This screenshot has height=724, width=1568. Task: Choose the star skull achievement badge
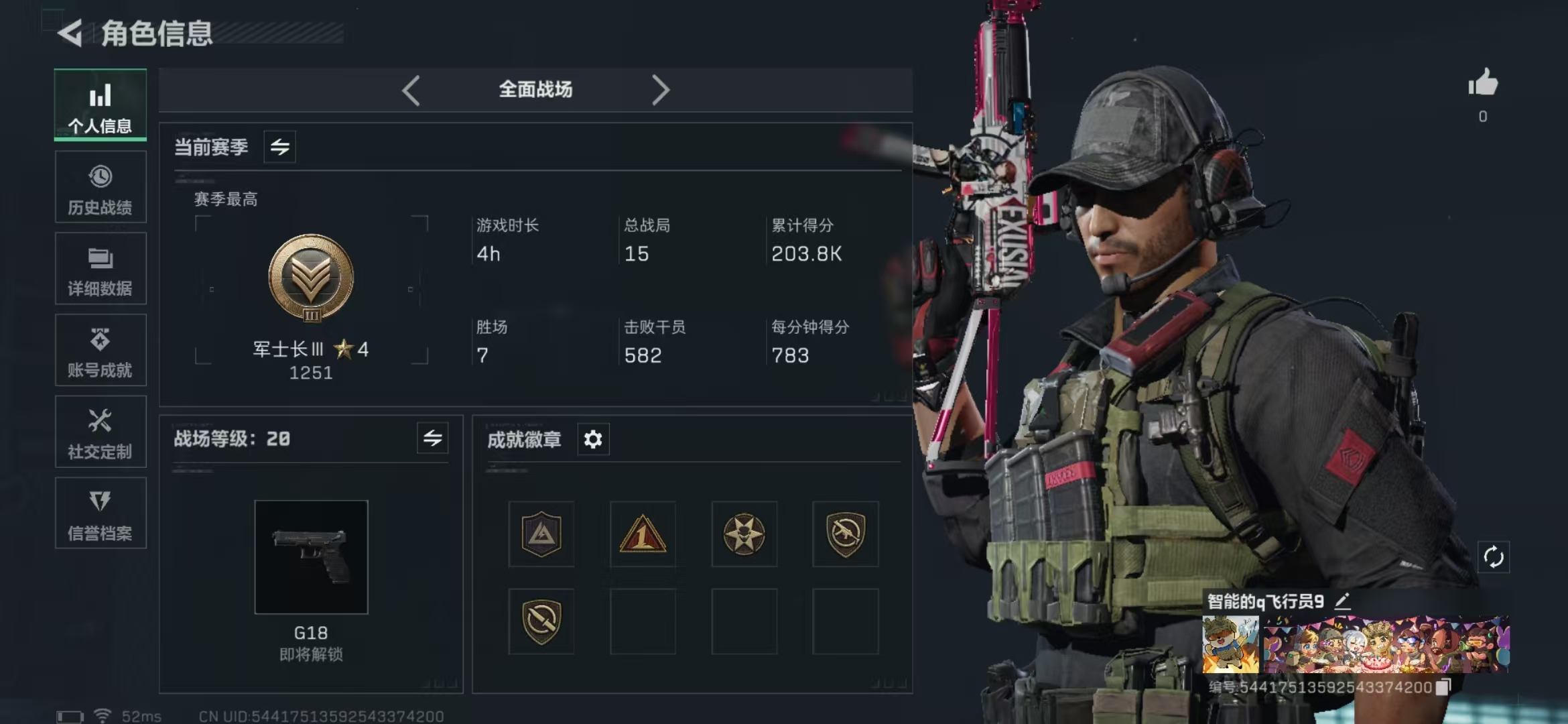pyautogui.click(x=744, y=534)
